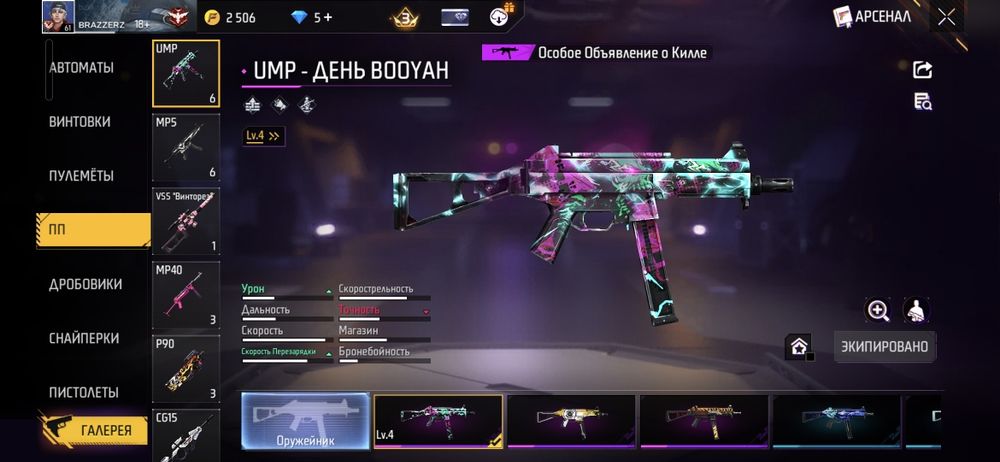This screenshot has width=1000, height=462.
Task: Select the MP40 weapon slot
Action: pyautogui.click(x=186, y=294)
